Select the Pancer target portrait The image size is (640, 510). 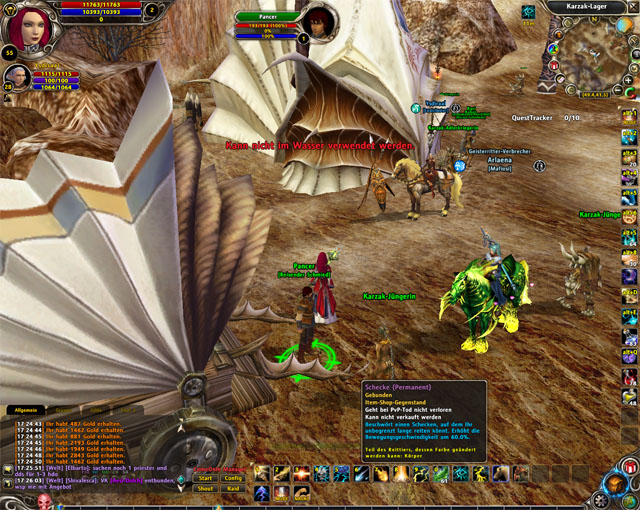(x=318, y=22)
